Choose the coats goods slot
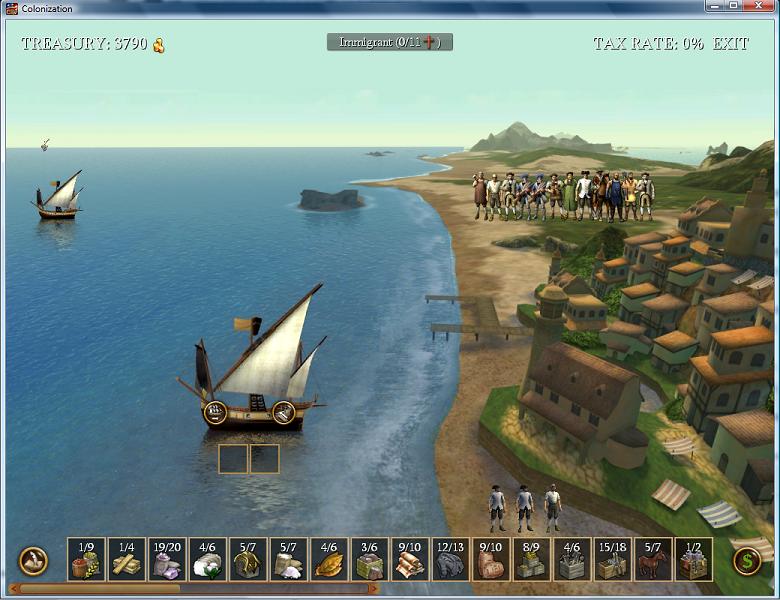 click(491, 560)
